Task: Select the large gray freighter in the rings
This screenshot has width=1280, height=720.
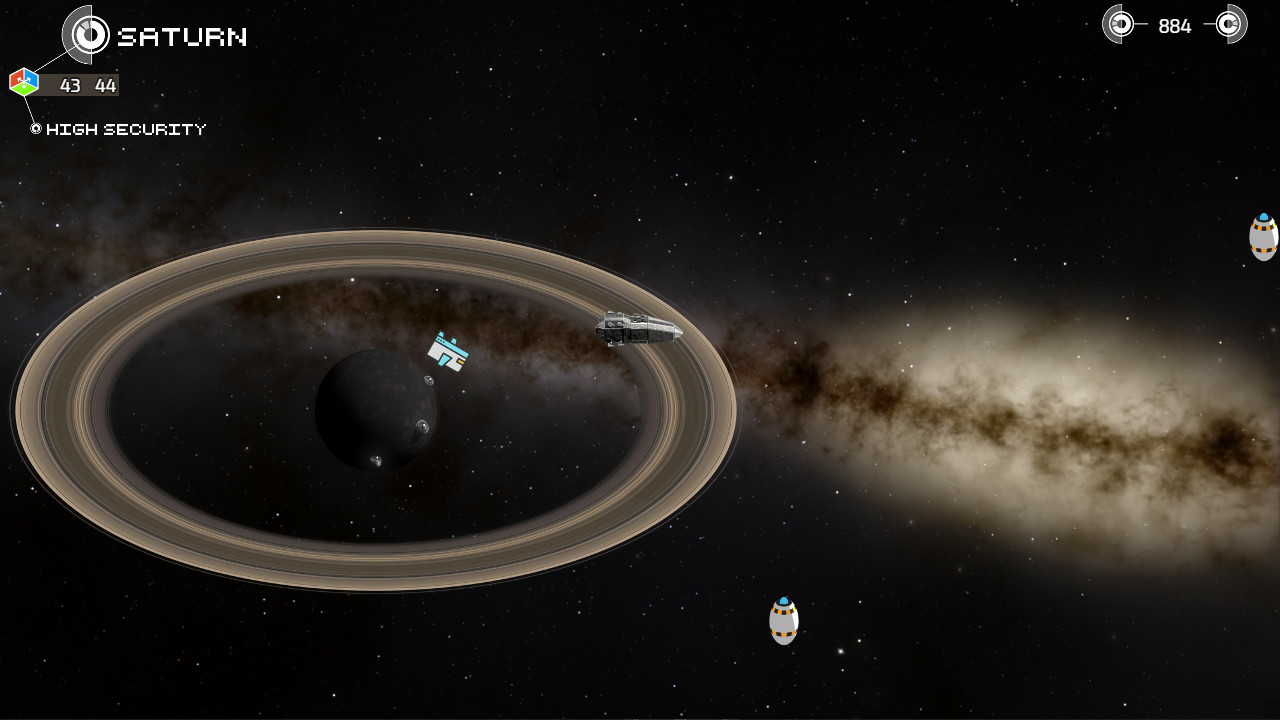Action: 638,328
